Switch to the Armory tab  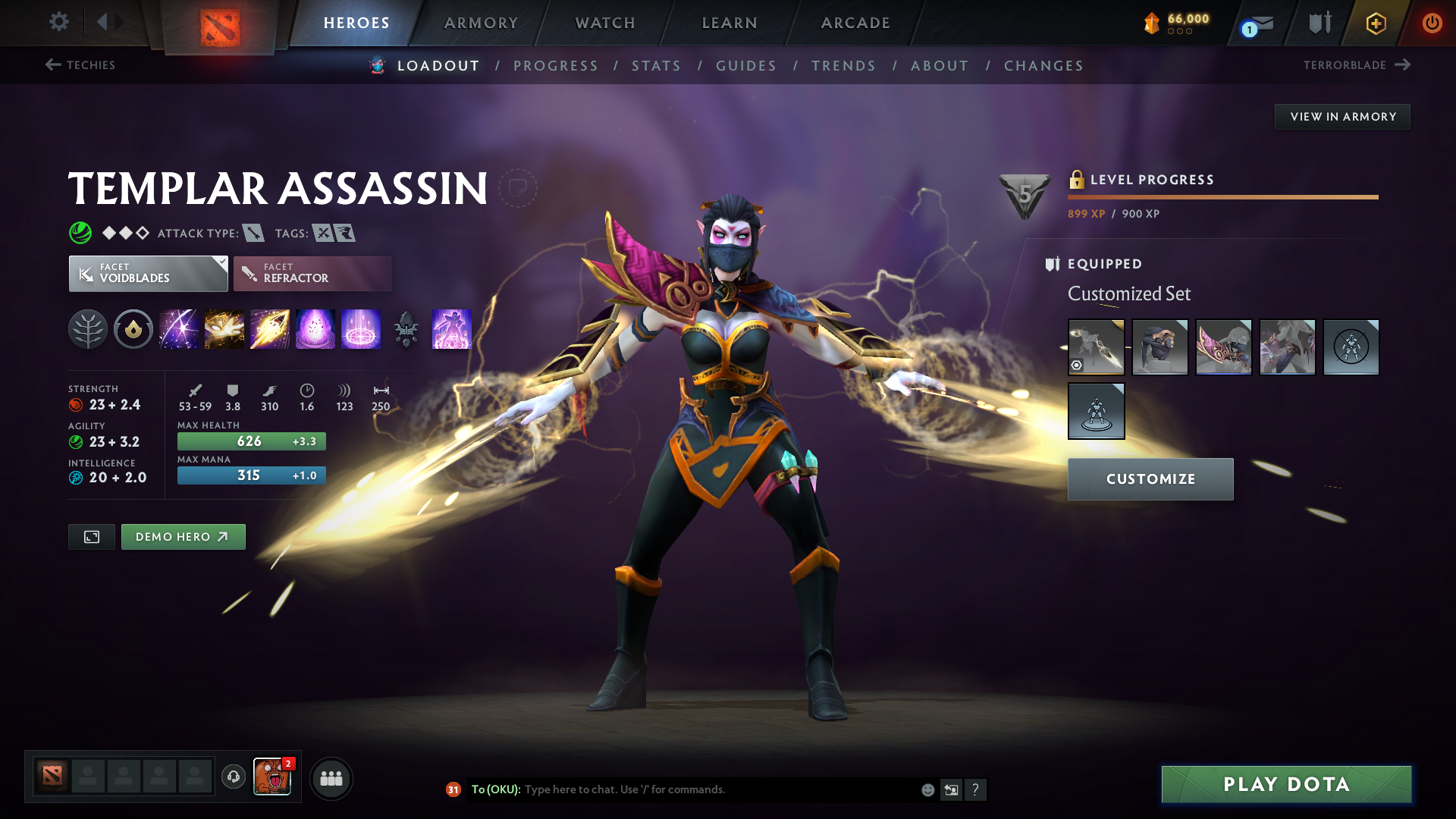click(481, 23)
